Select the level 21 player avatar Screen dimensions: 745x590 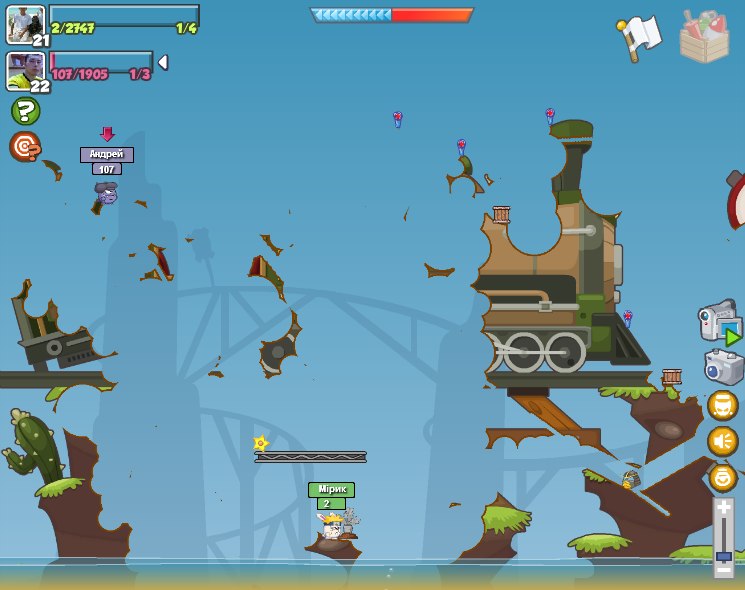(x=25, y=25)
